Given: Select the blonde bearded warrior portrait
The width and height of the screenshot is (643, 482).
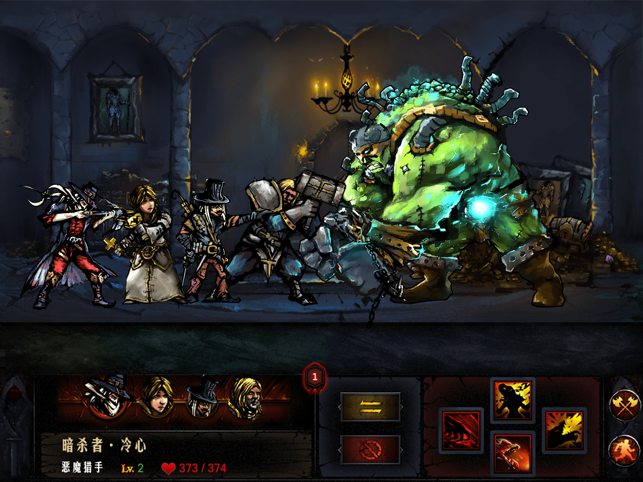Looking at the screenshot, I should pos(246,398).
